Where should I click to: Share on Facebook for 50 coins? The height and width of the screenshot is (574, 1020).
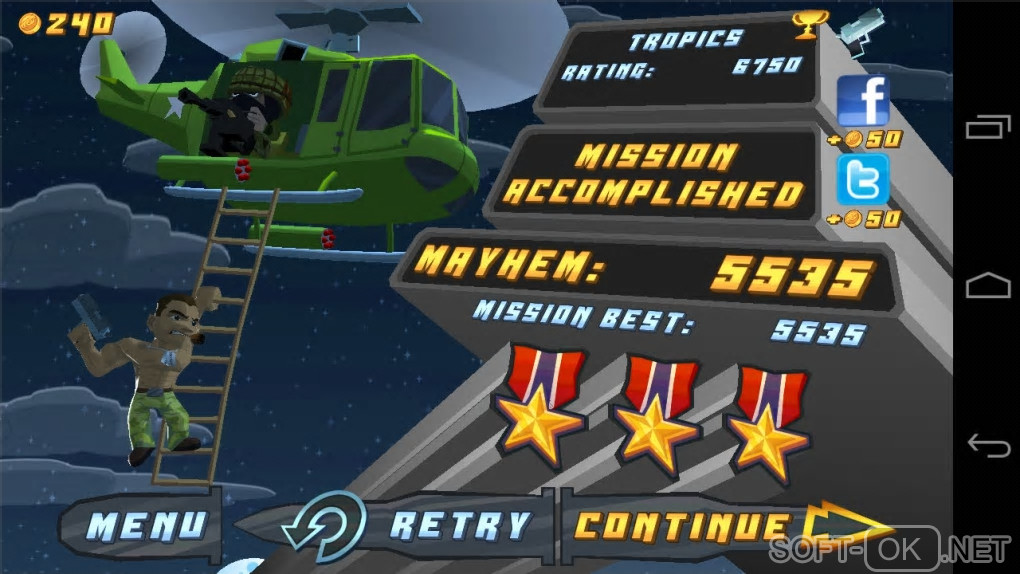coord(862,101)
